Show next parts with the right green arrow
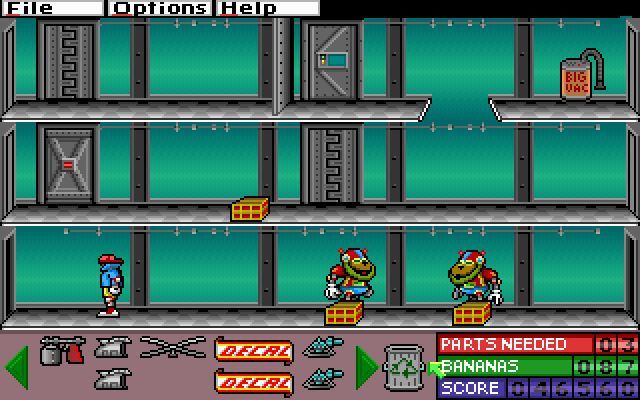 pos(366,366)
